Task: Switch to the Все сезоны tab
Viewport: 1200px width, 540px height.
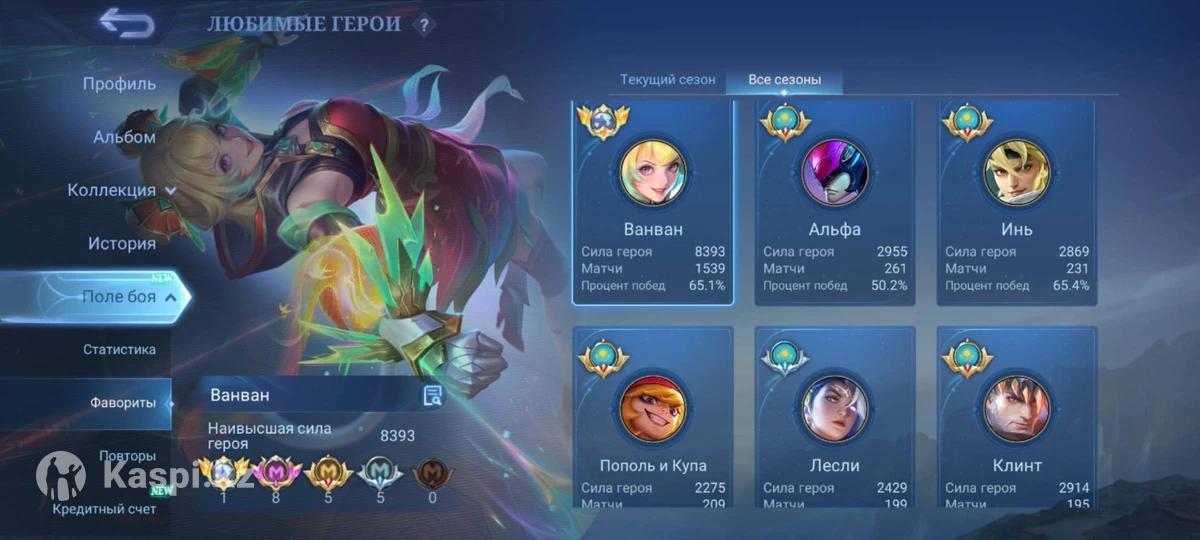Action: pos(785,80)
